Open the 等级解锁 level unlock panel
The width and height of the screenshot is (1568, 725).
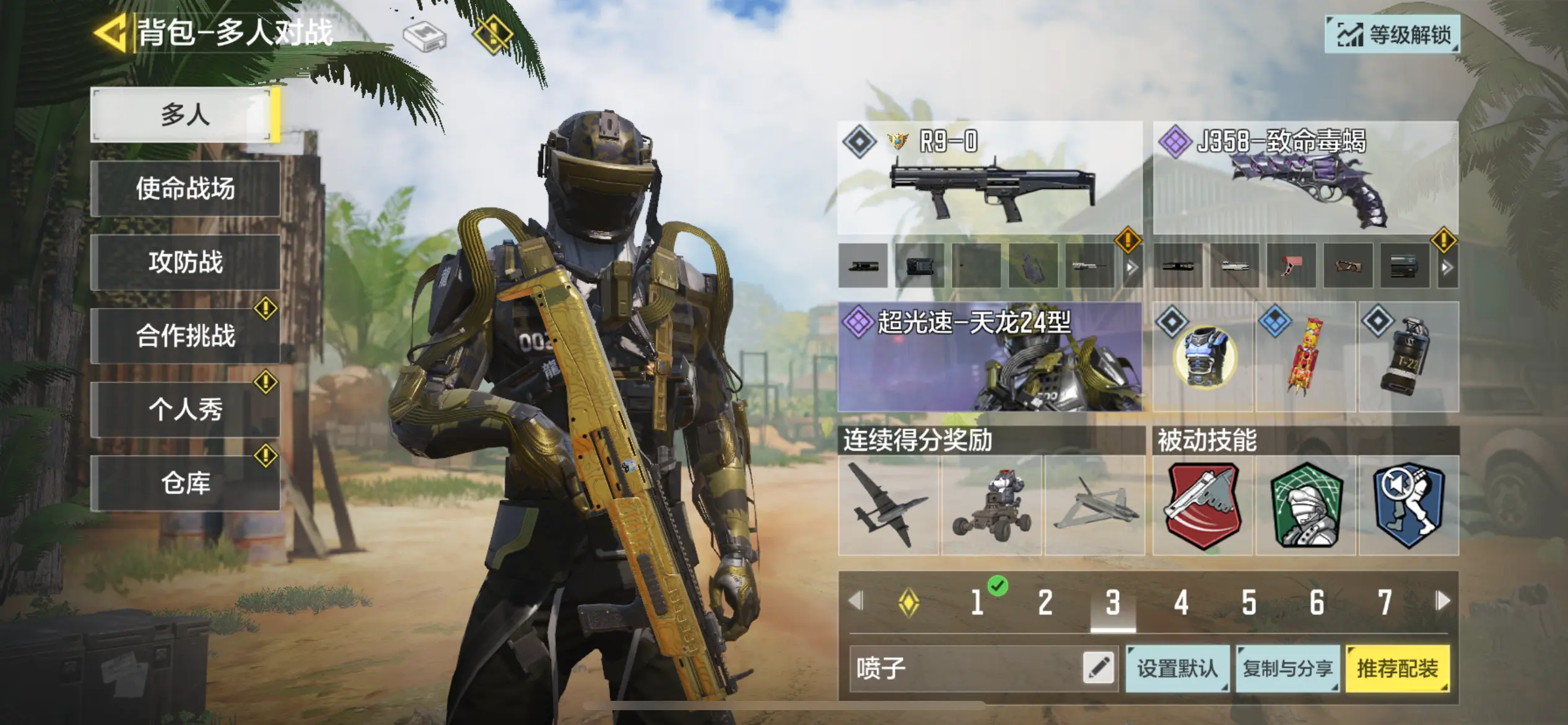click(x=1392, y=35)
